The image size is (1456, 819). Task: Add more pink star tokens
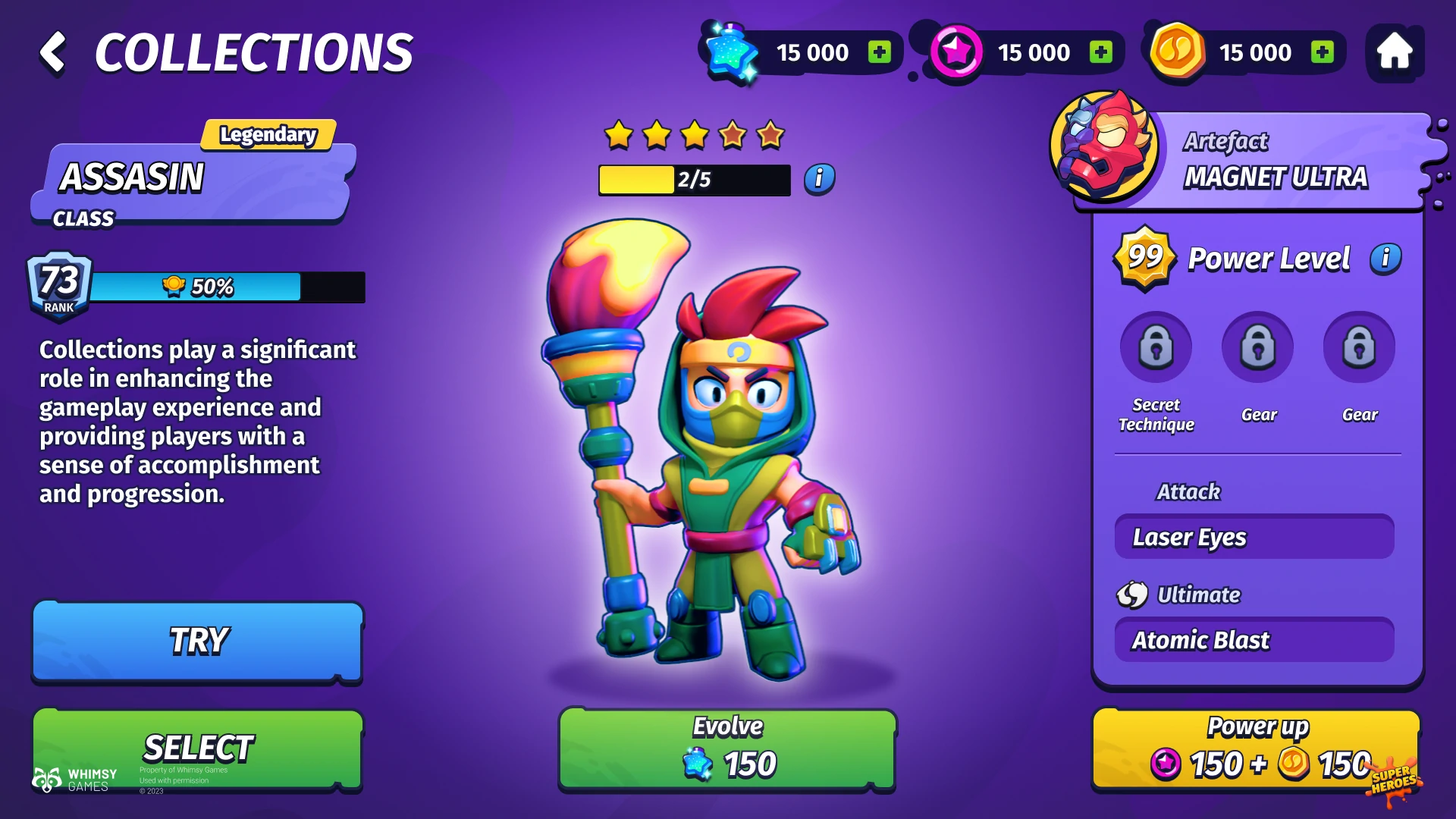[1100, 52]
